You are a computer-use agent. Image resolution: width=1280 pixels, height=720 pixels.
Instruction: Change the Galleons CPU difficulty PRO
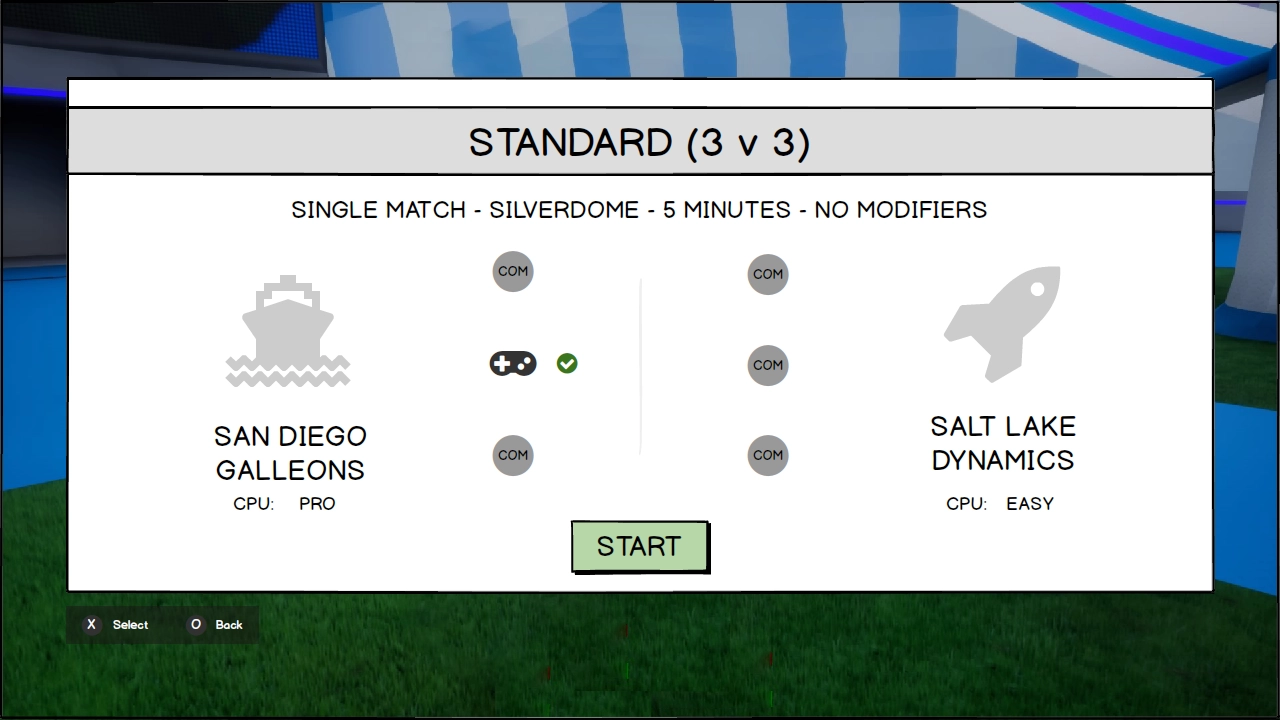point(317,504)
